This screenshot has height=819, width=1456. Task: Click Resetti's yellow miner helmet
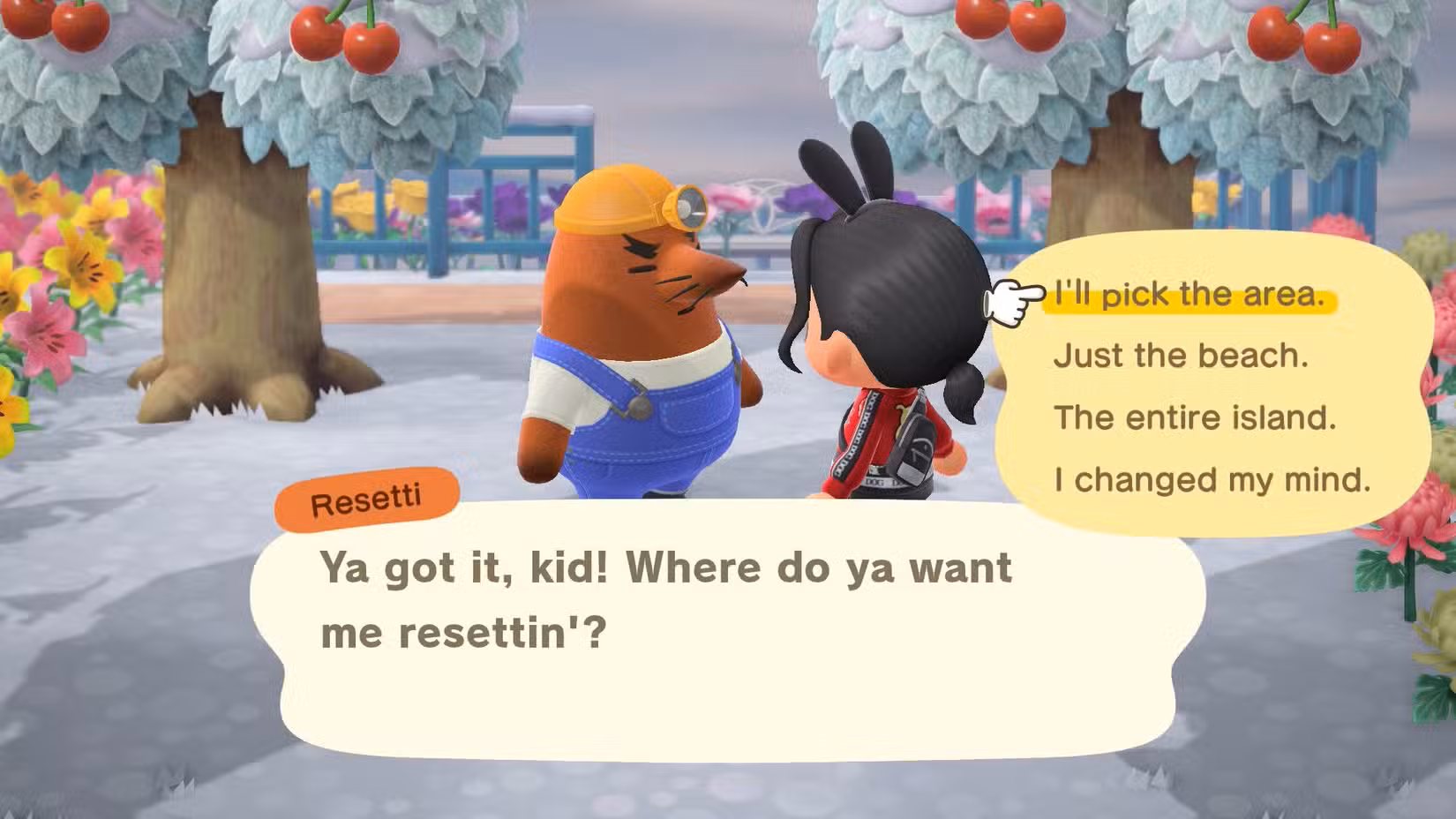613,201
